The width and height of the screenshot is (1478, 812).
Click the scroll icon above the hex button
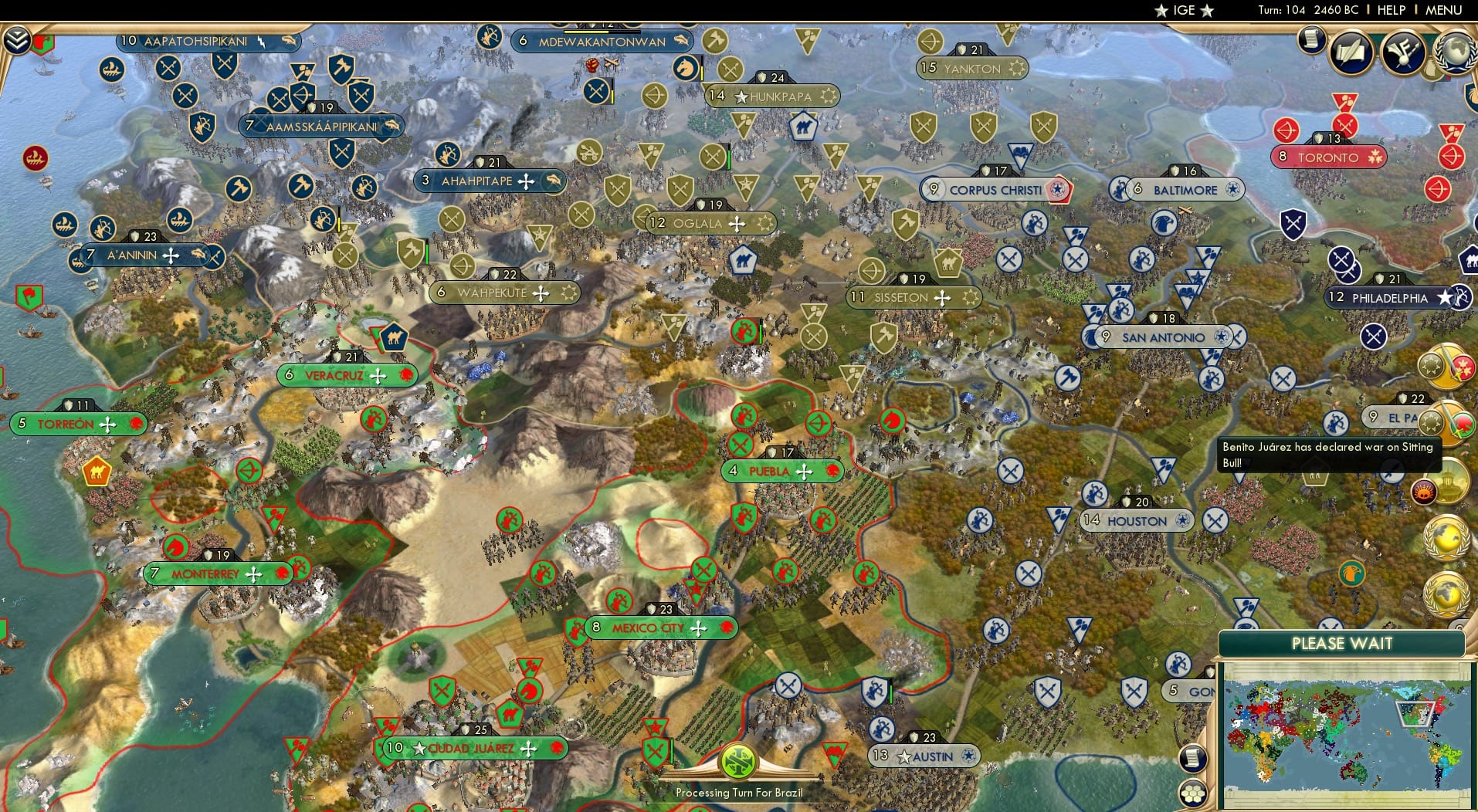tap(1193, 758)
